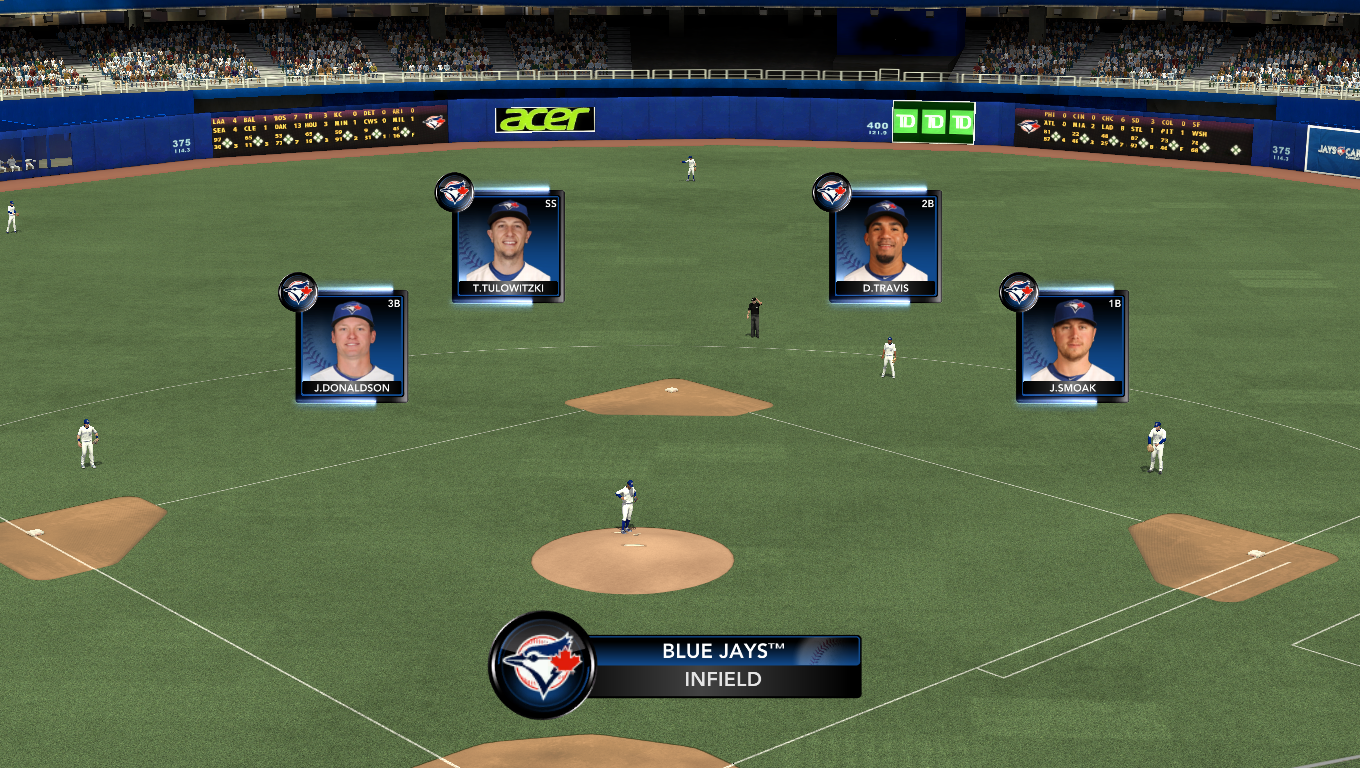The width and height of the screenshot is (1360, 768).
Task: Choose the D. Travis second base card
Action: [885, 246]
